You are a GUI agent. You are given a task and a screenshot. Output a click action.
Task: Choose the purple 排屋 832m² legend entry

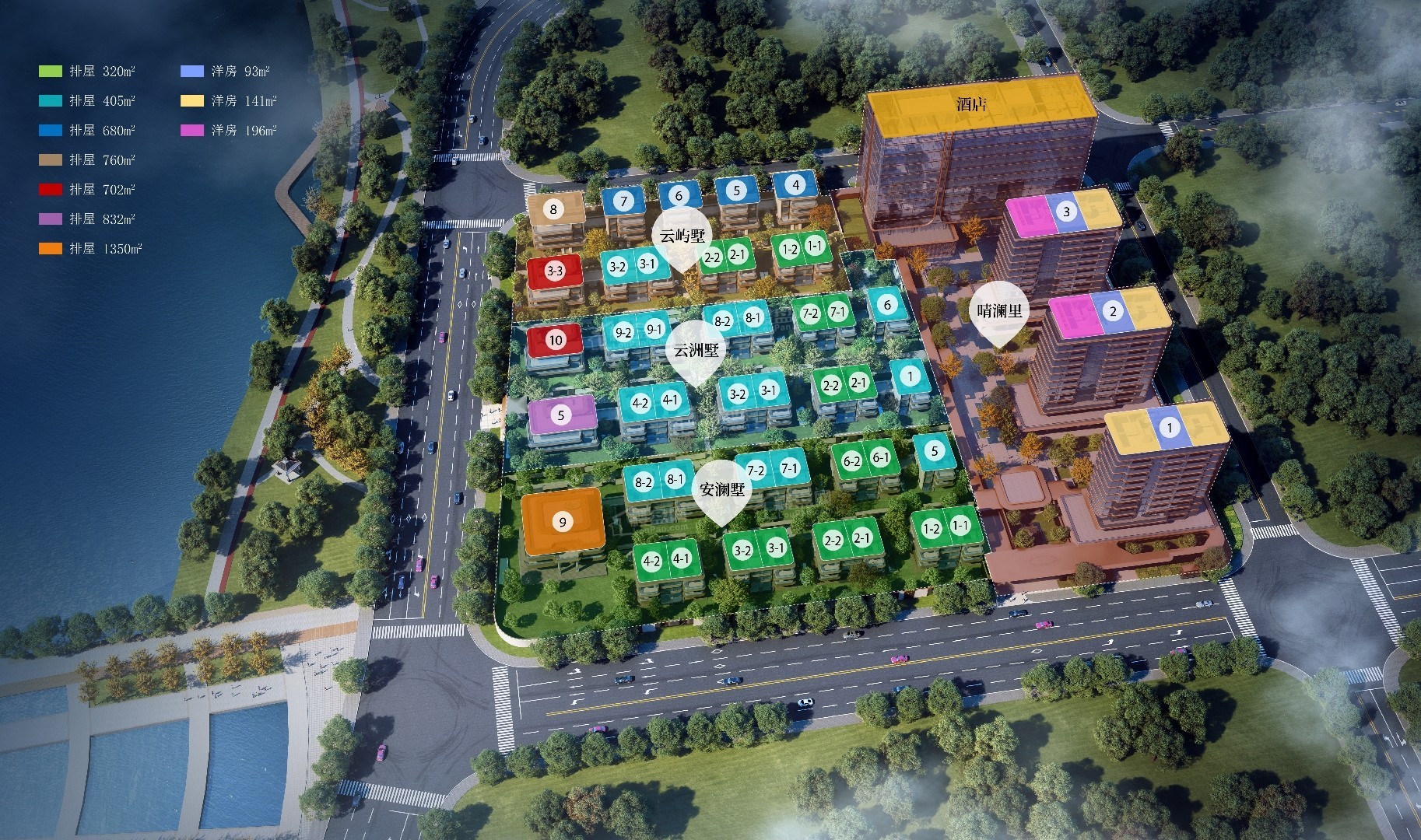click(87, 219)
